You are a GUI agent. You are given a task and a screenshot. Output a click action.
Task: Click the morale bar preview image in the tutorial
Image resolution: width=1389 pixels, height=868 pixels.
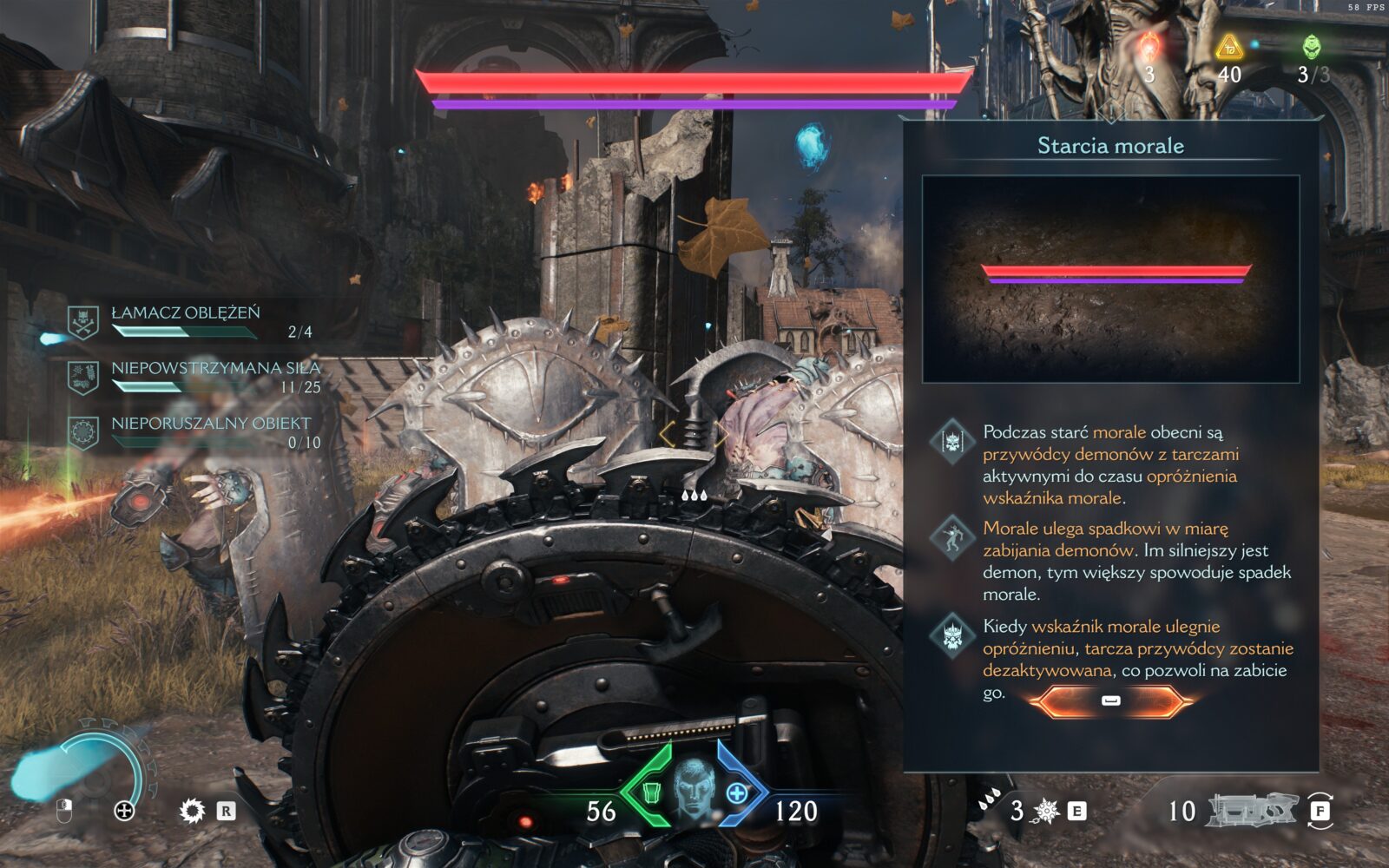(x=1110, y=279)
